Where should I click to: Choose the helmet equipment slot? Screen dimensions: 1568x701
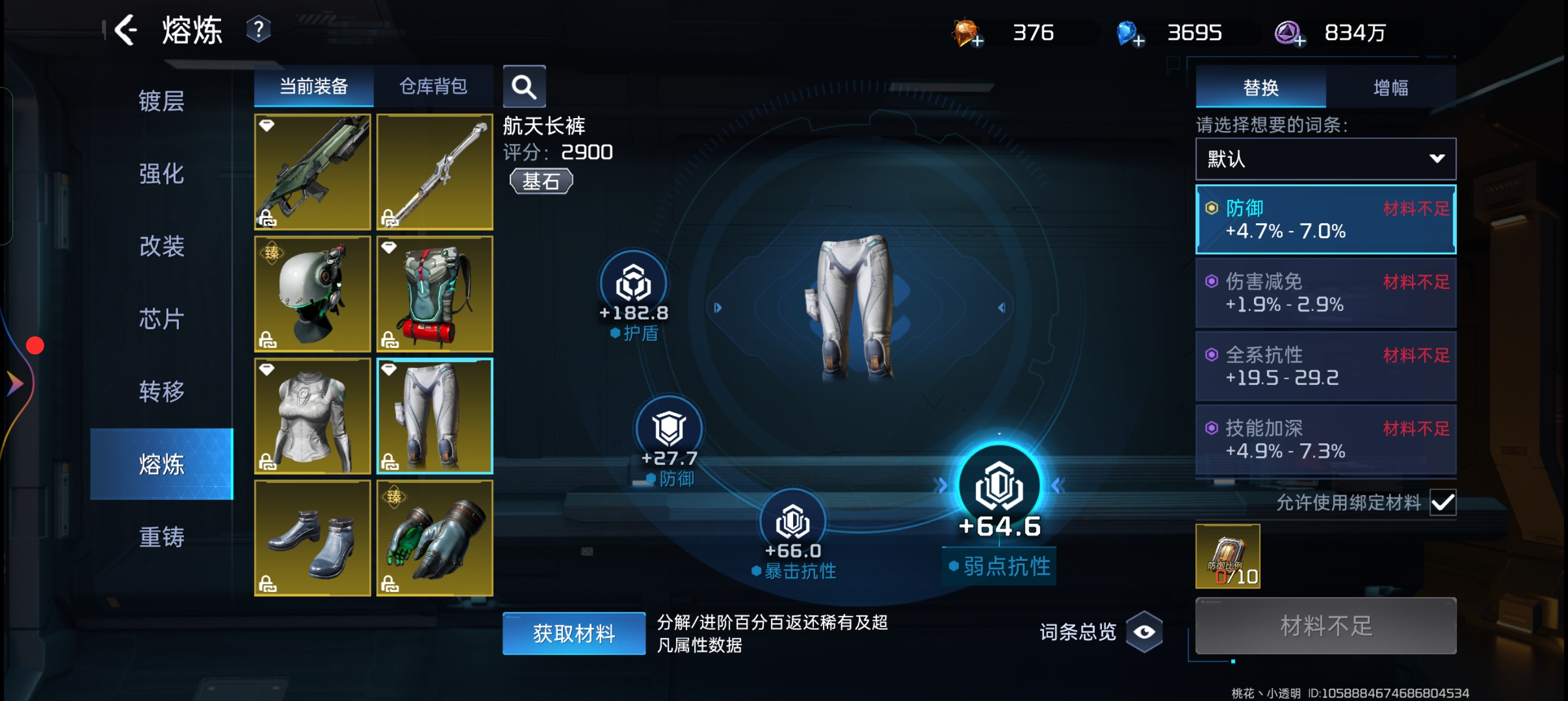pyautogui.click(x=312, y=294)
